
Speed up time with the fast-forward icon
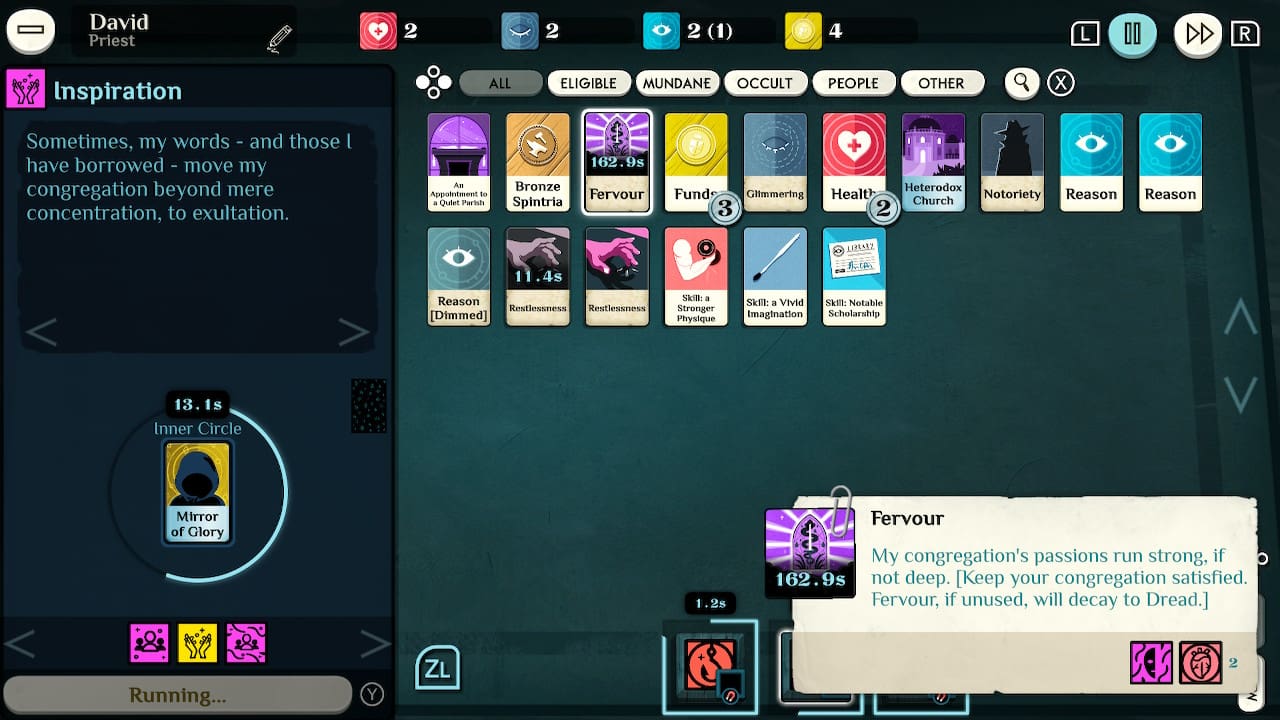point(1198,33)
